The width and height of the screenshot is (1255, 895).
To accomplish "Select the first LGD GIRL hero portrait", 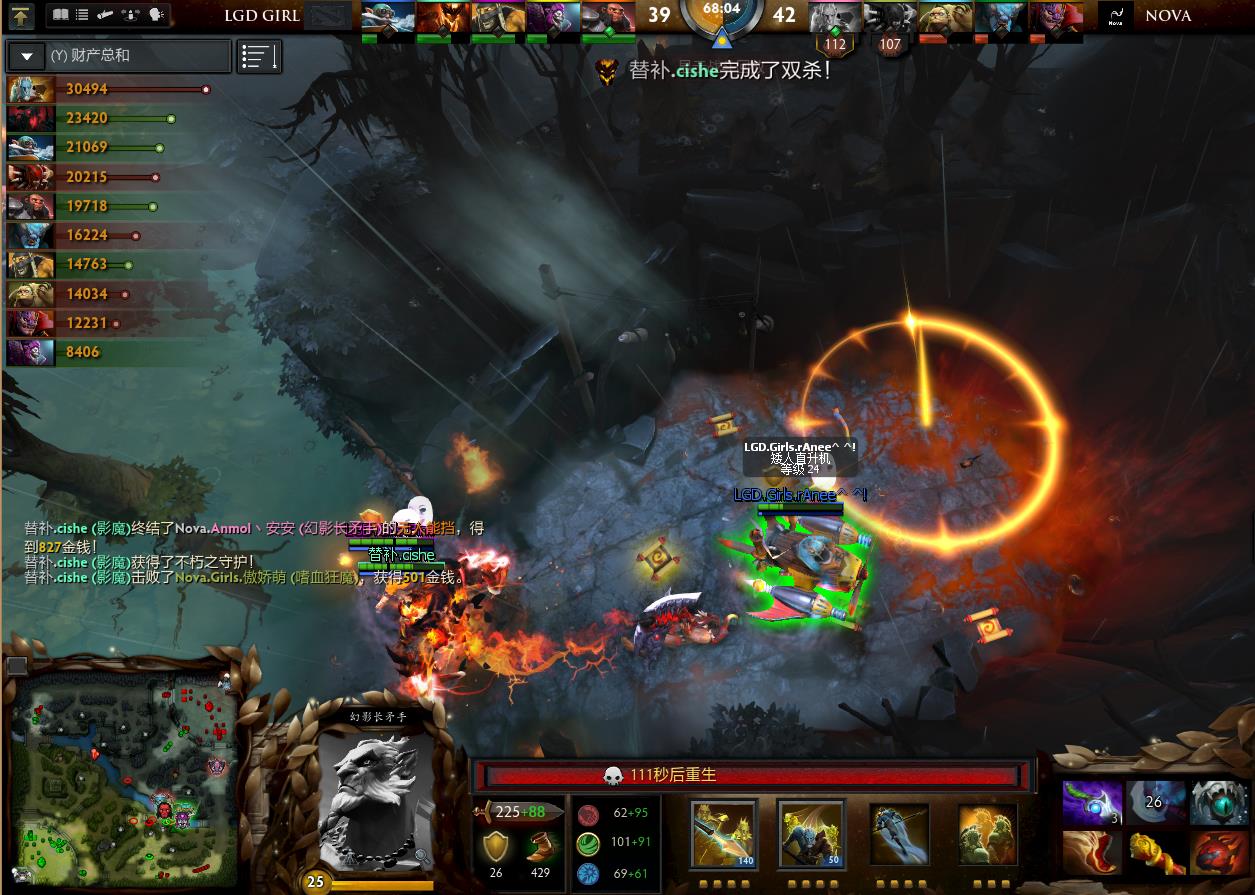I will click(x=388, y=18).
